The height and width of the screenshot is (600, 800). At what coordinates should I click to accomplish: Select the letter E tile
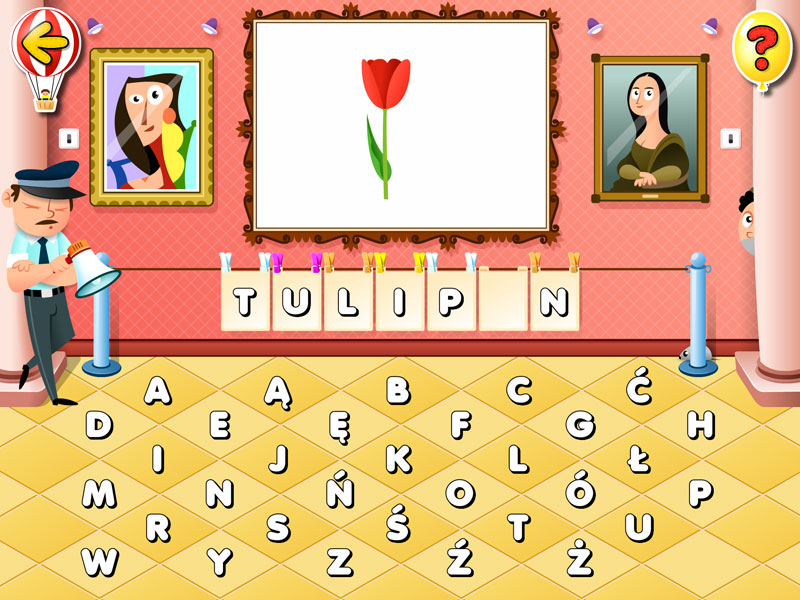point(219,426)
